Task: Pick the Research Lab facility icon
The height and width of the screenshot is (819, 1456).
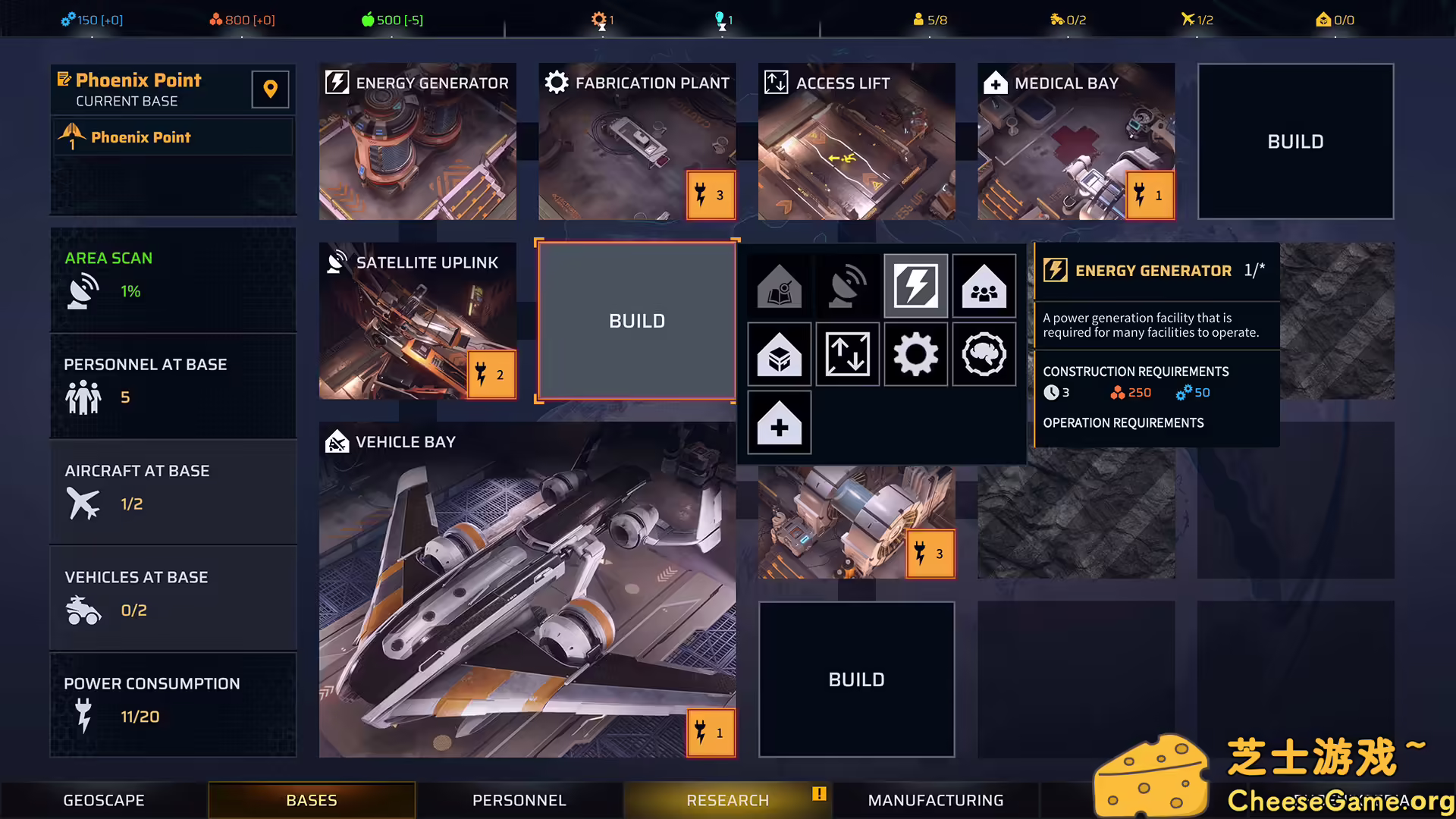Action: tap(779, 286)
